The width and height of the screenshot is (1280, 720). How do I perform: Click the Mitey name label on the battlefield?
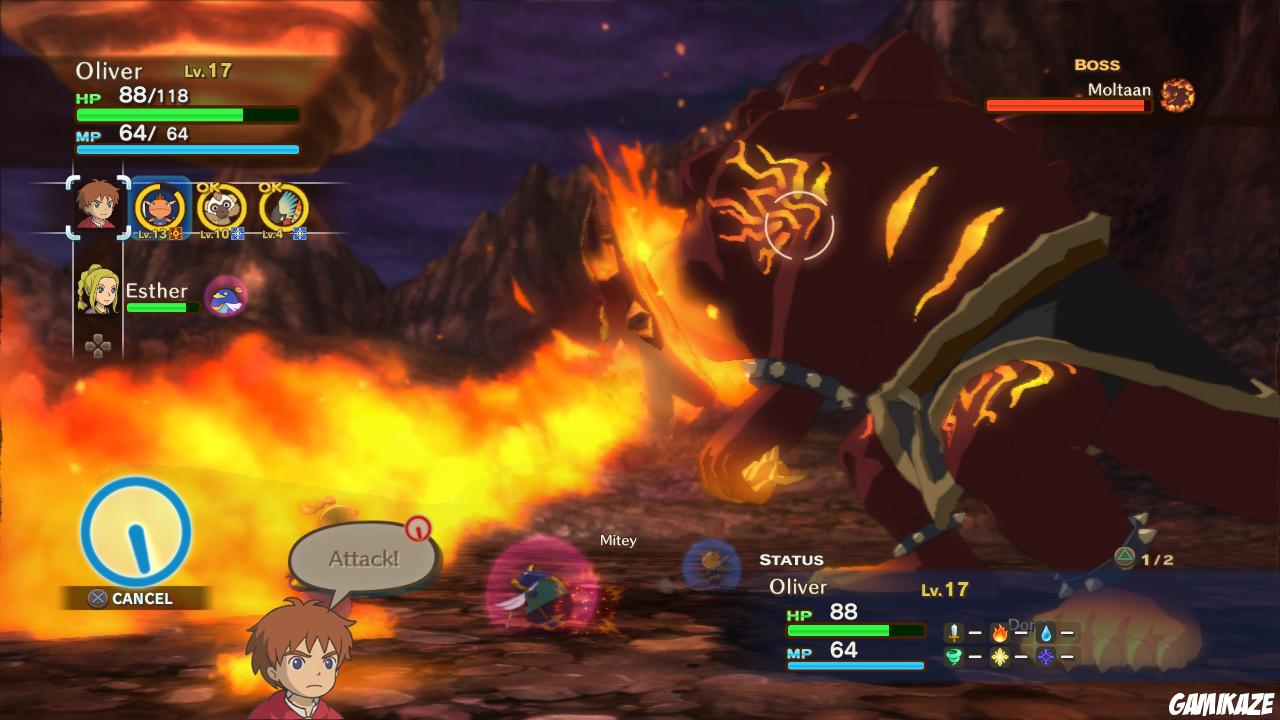coord(618,540)
